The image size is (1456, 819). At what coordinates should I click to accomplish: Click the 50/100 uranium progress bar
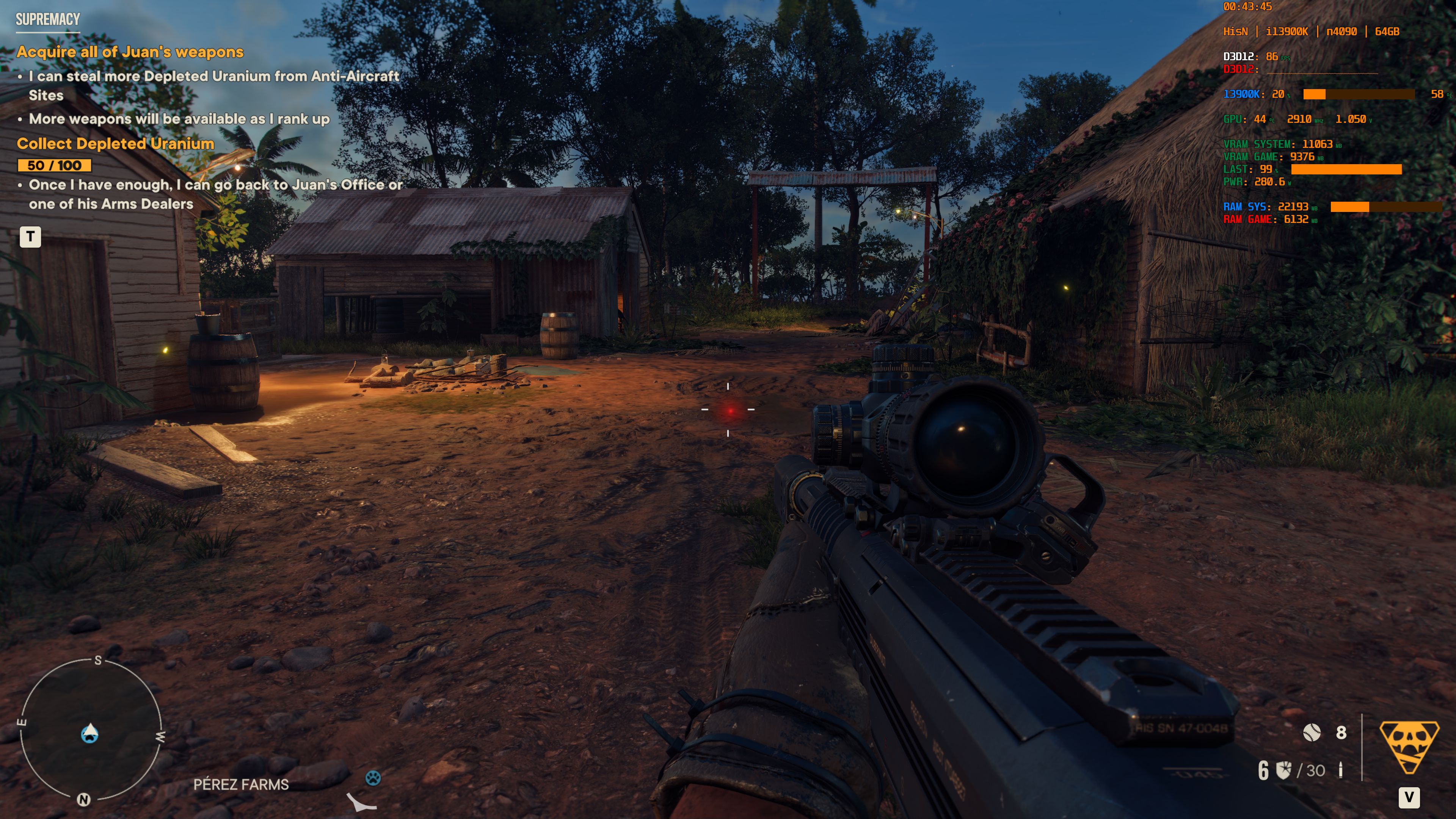[54, 167]
